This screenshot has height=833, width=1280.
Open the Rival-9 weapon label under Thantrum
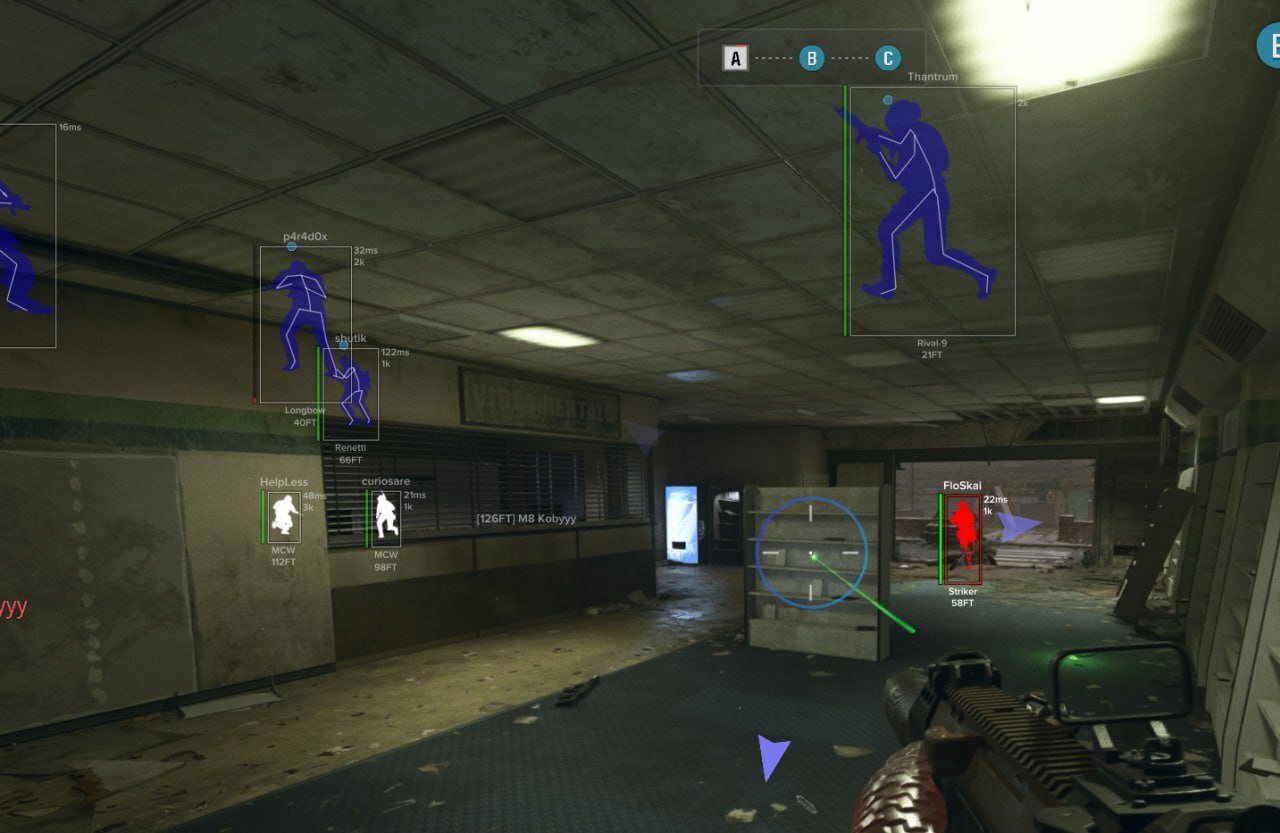tap(930, 342)
